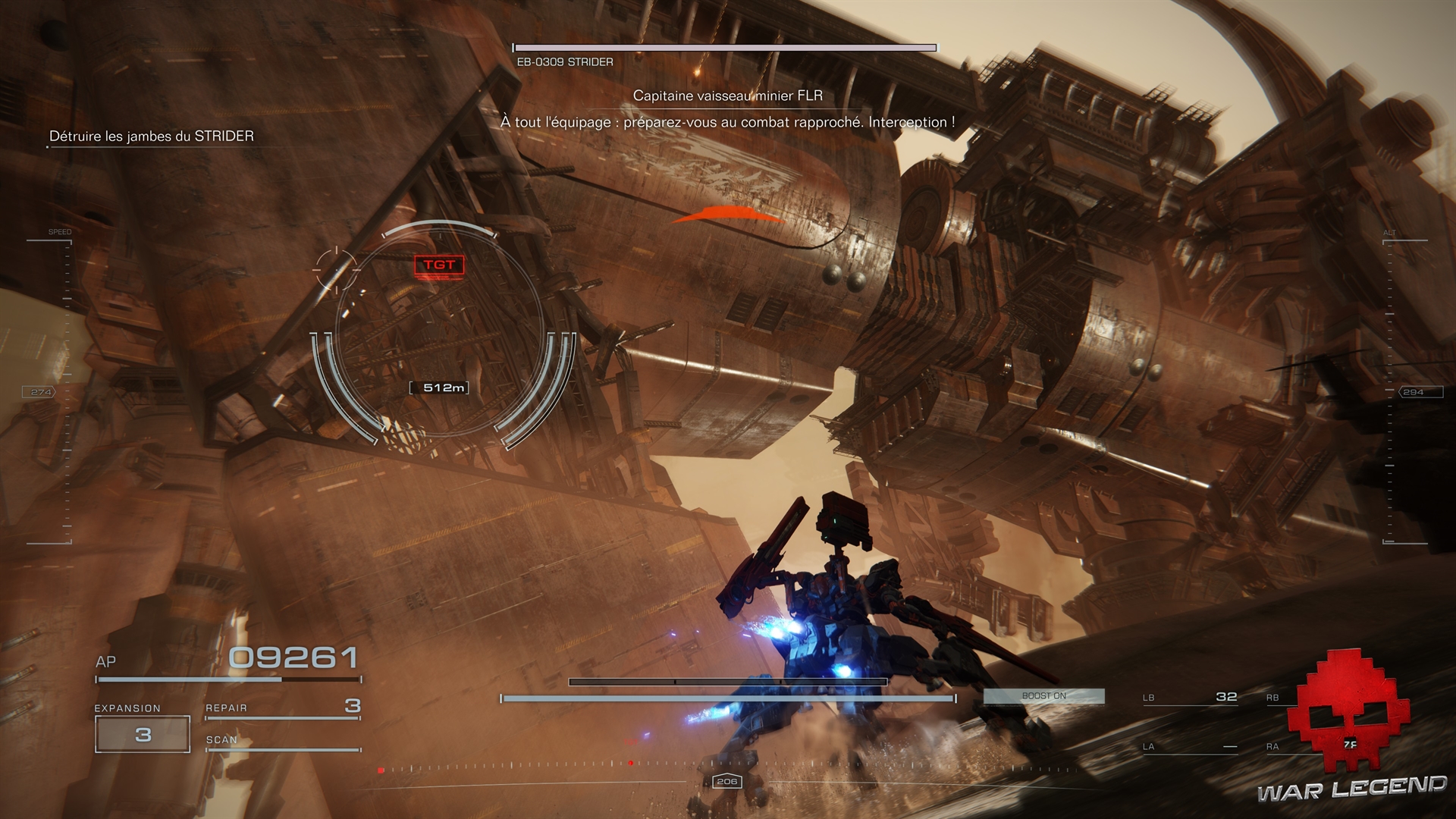This screenshot has width=1456, height=819.
Task: Click the red TGT target marker
Action: (439, 265)
